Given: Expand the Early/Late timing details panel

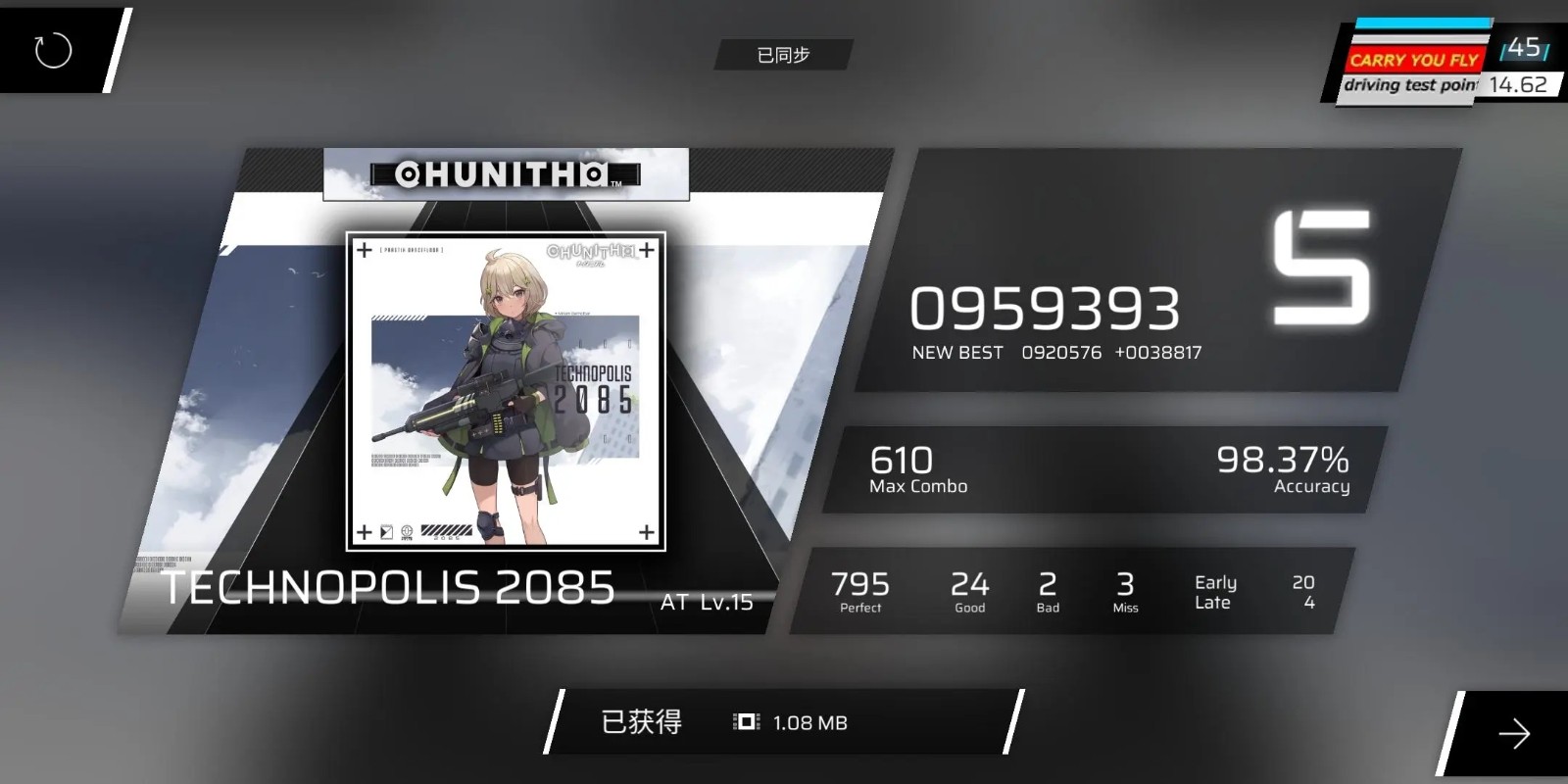Looking at the screenshot, I should (1245, 592).
